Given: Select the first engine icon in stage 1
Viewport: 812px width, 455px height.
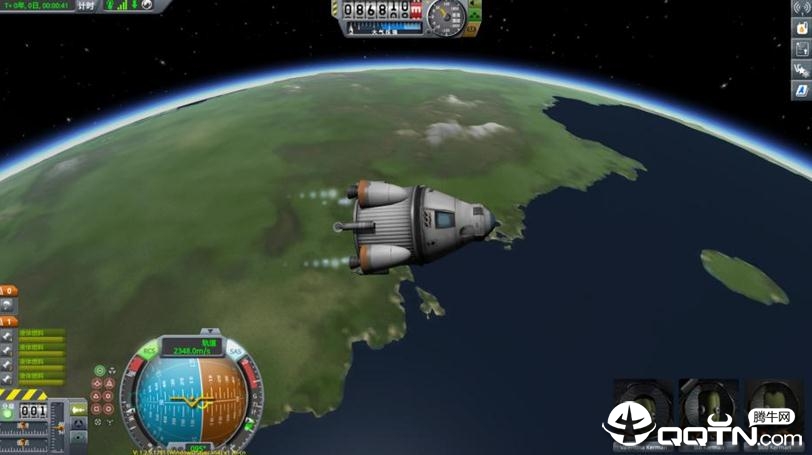Looking at the screenshot, I should (x=7, y=335).
